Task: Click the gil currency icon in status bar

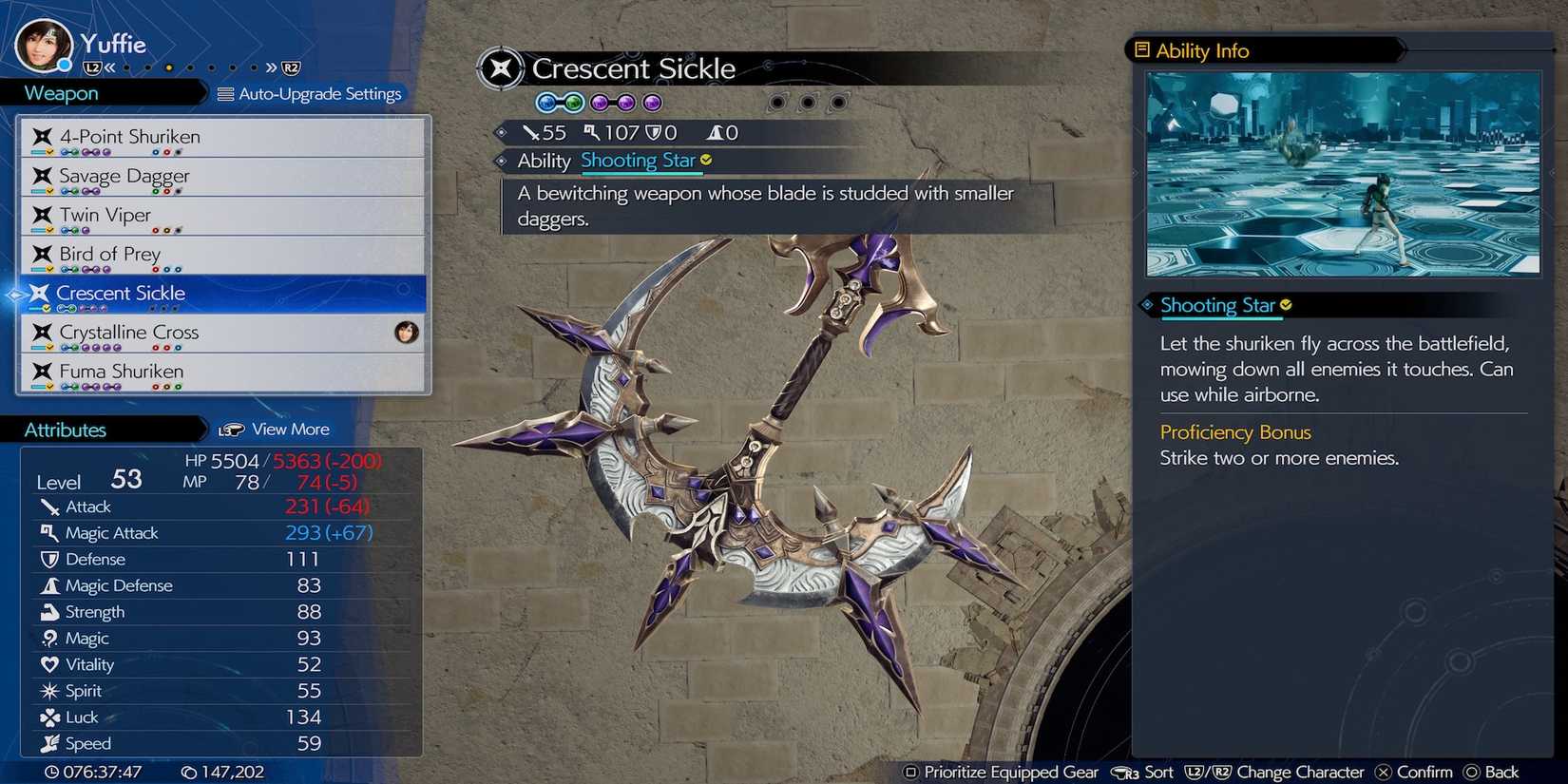Action: (x=189, y=774)
